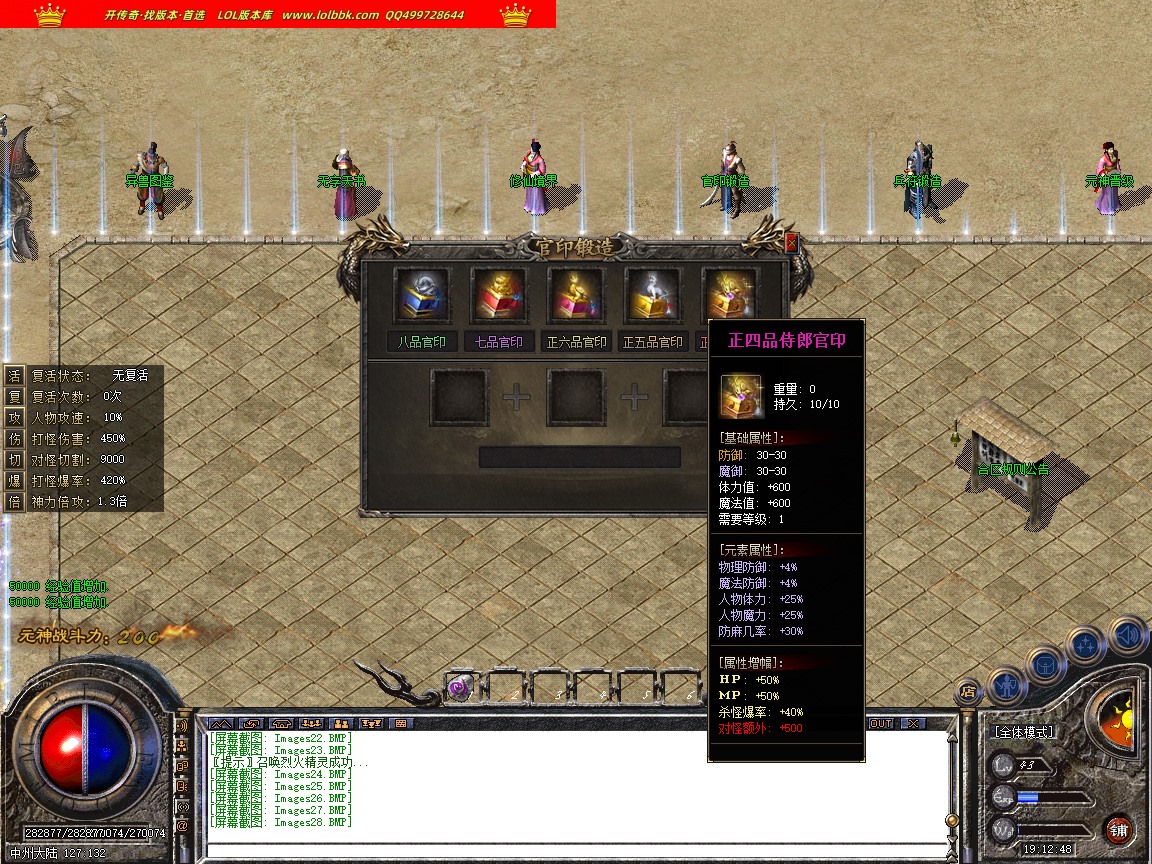1152x864 pixels.
Task: Open the 店 shop round button
Action: tap(967, 690)
